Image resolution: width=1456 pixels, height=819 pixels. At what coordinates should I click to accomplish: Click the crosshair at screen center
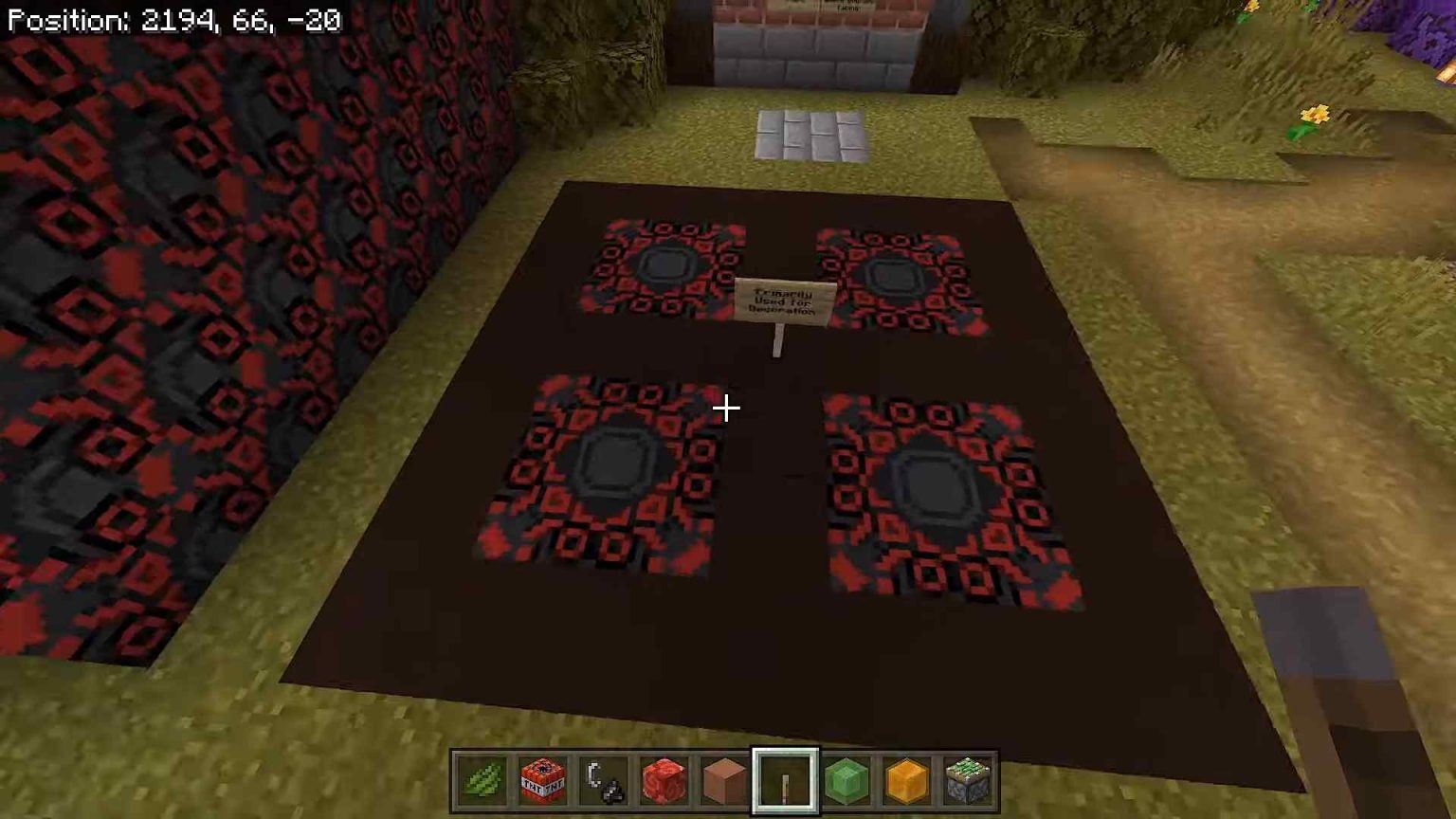(x=726, y=408)
